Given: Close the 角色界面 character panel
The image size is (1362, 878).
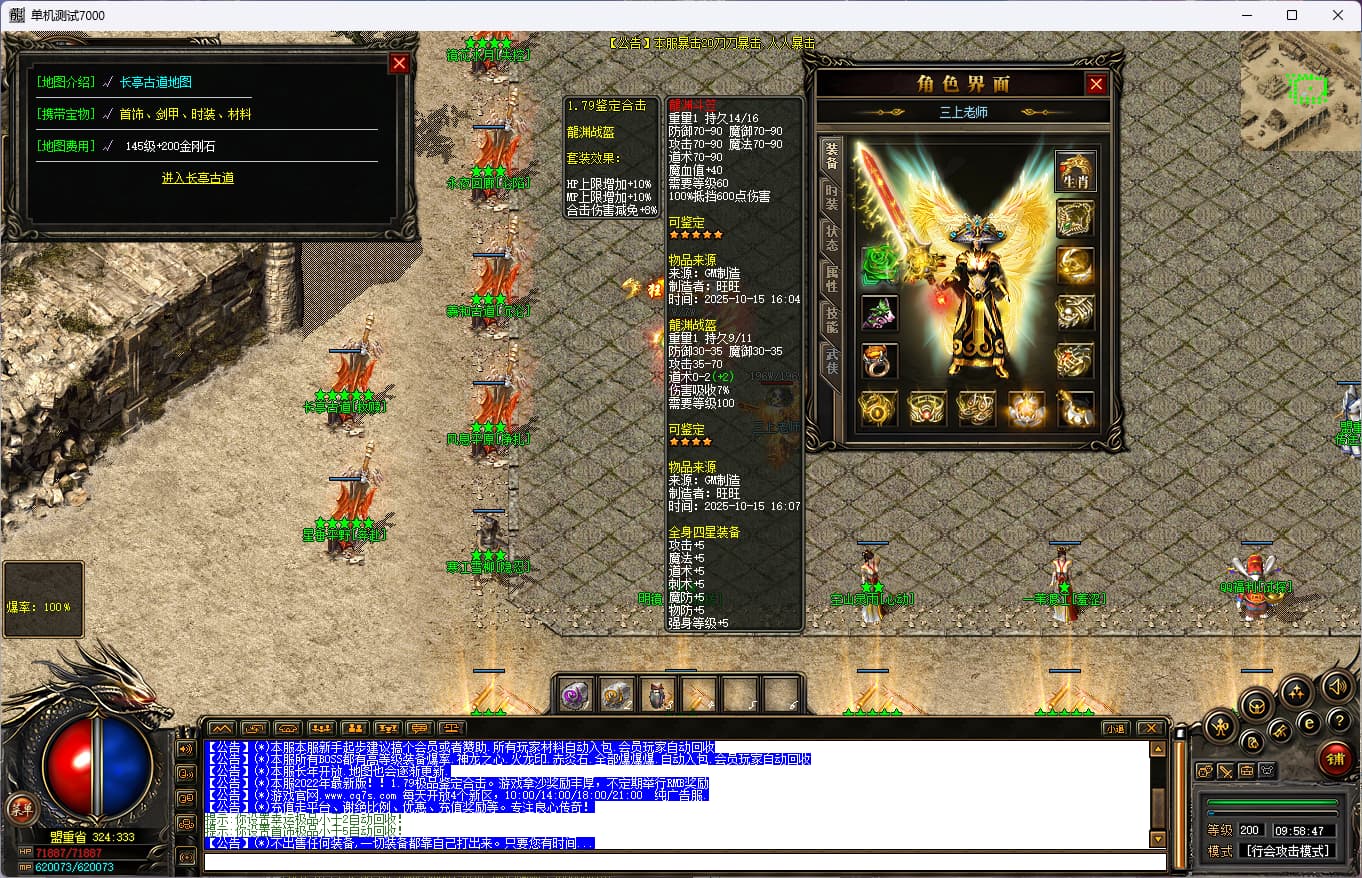Looking at the screenshot, I should pyautogui.click(x=1096, y=84).
